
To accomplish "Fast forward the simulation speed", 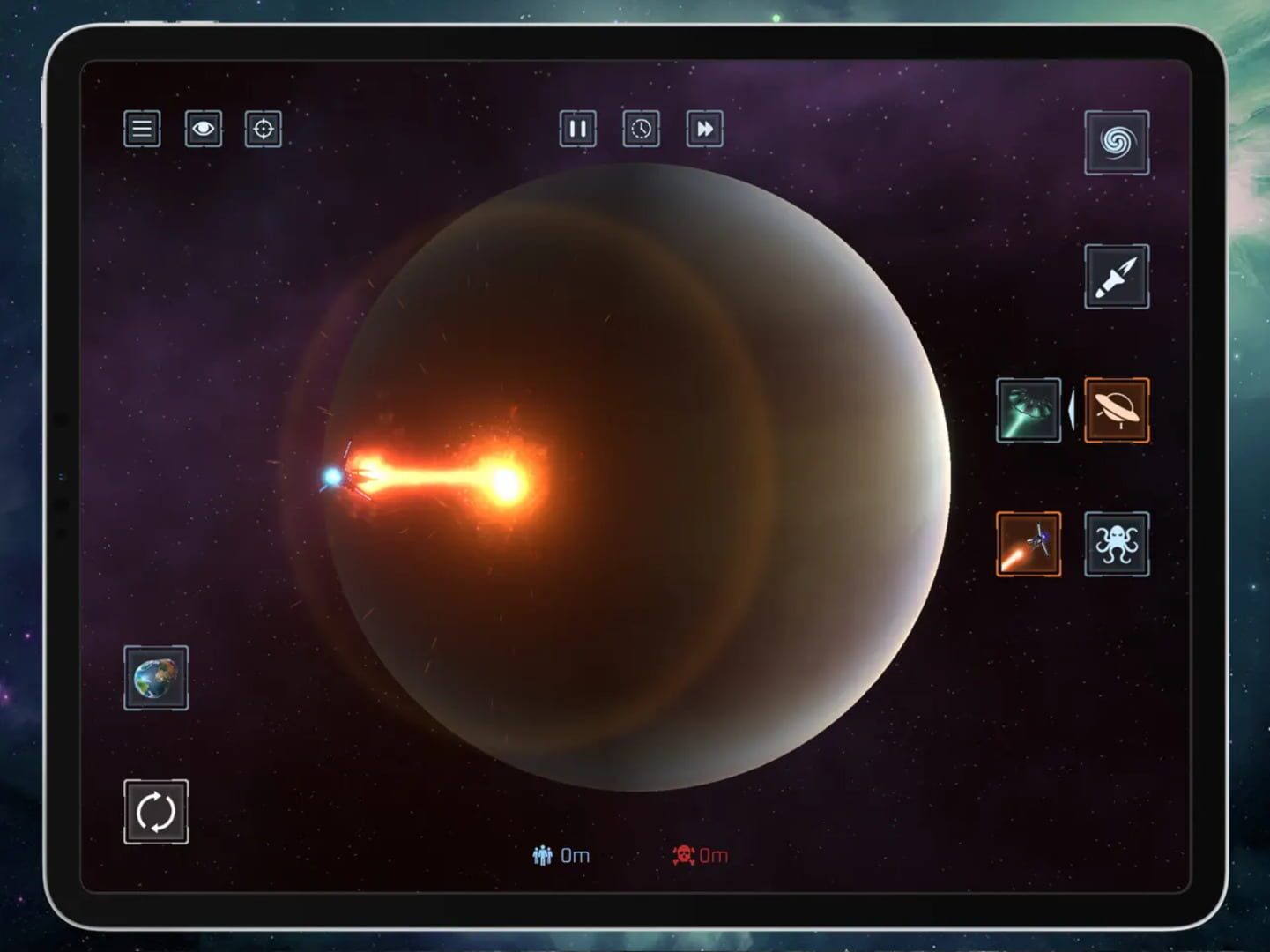I will click(x=703, y=130).
